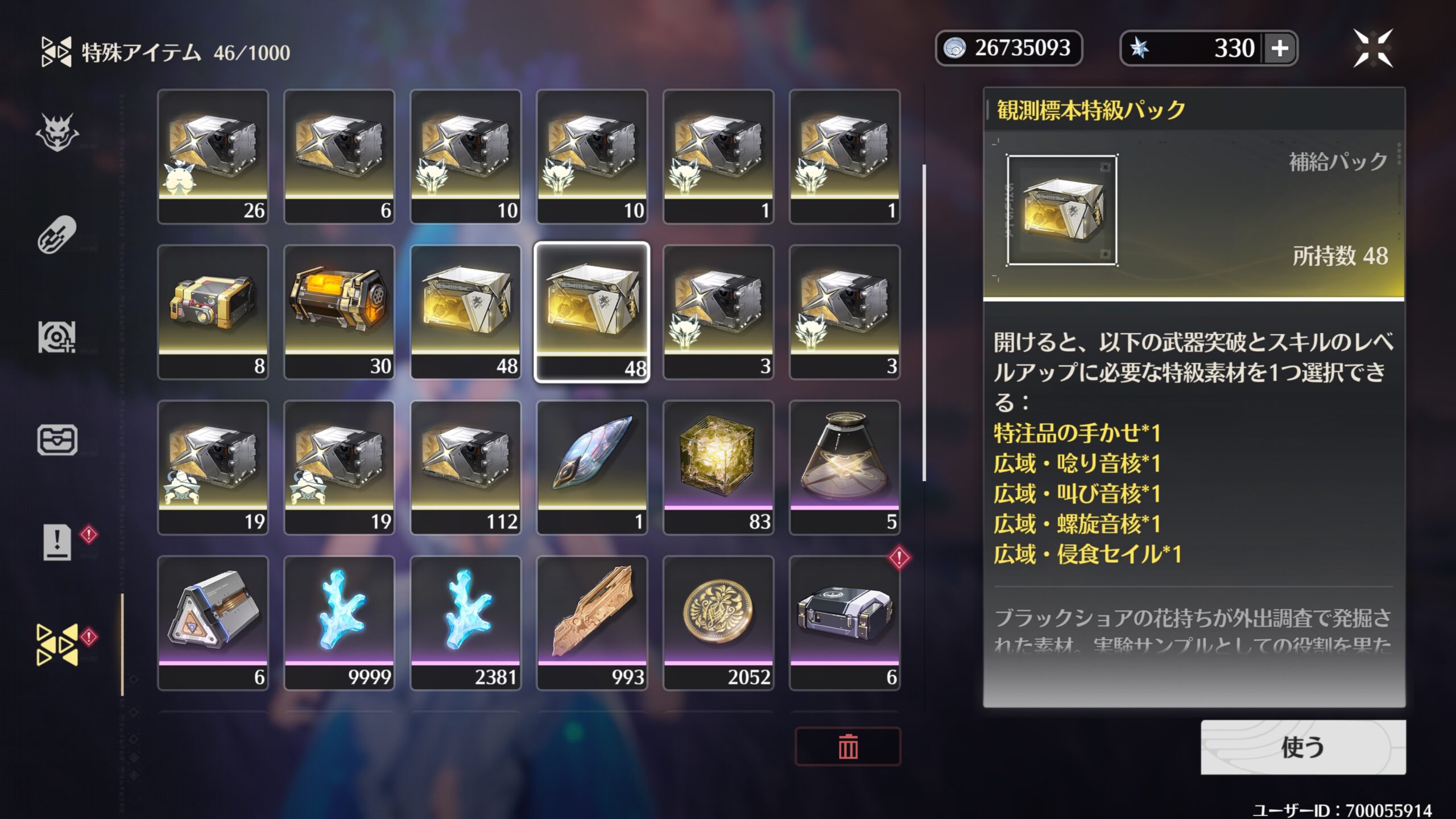Select the yellow camera-like box with 8

tap(213, 312)
